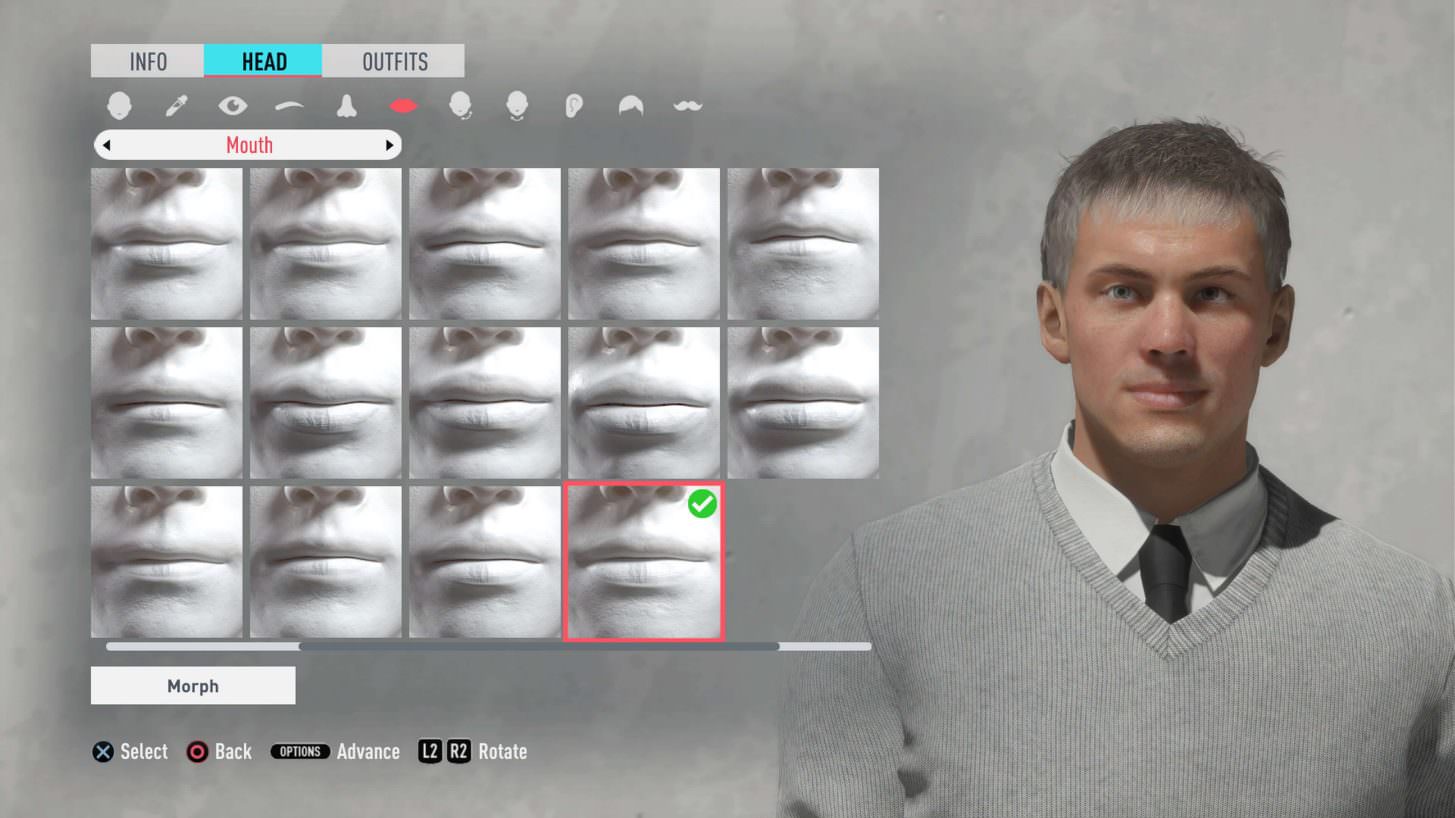Switch to the INFO tab
Viewport: 1455px width, 818px height.
point(147,61)
